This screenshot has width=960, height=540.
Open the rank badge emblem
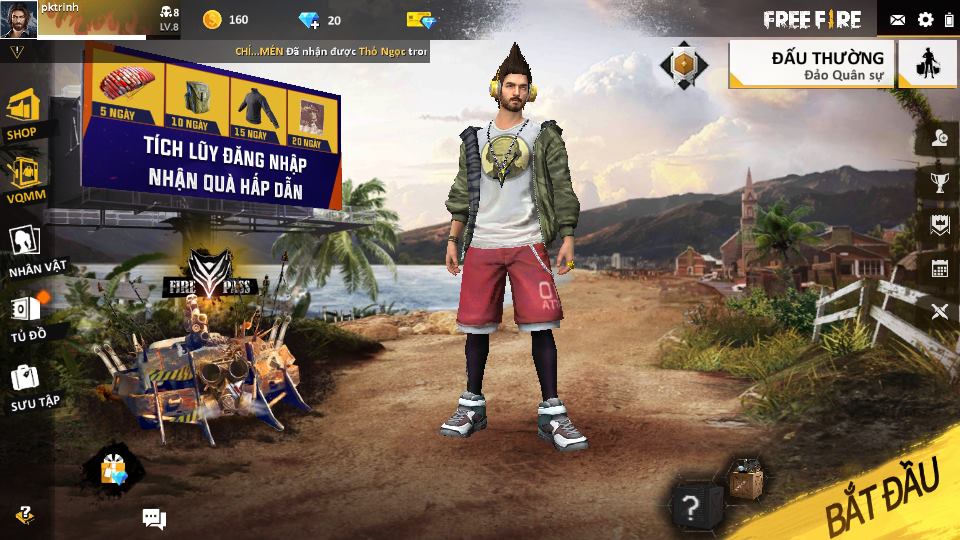click(x=684, y=65)
